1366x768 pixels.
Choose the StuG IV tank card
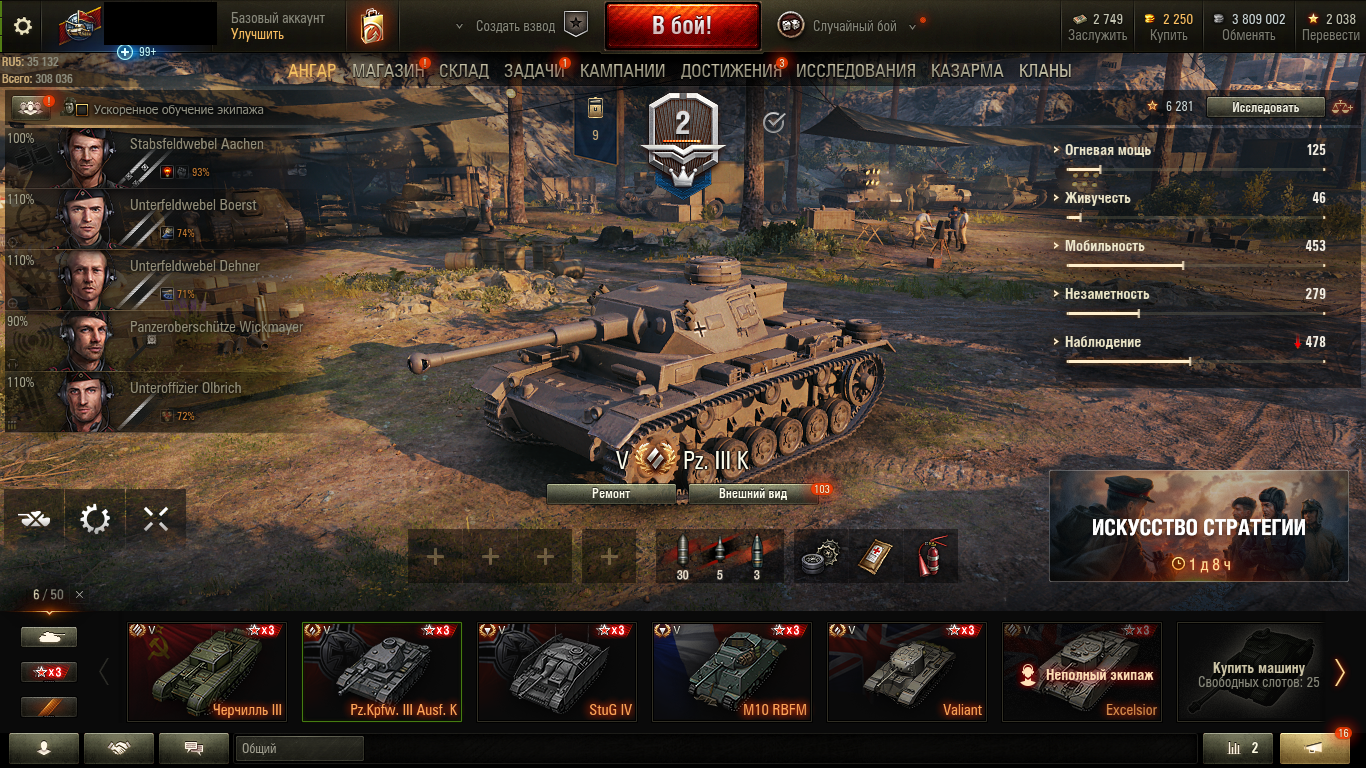pyautogui.click(x=556, y=672)
